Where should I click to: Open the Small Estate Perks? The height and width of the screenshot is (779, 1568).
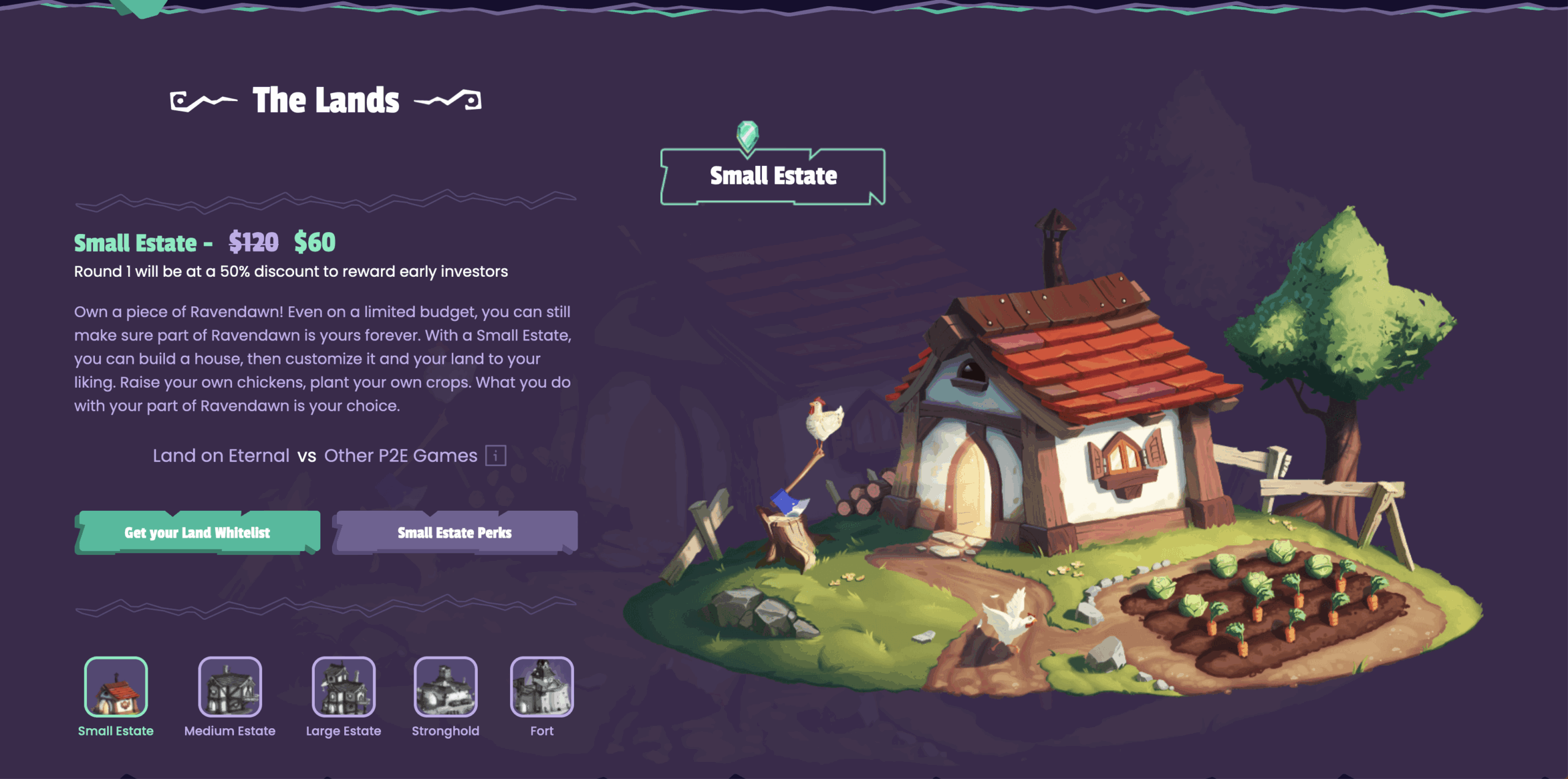pyautogui.click(x=454, y=532)
